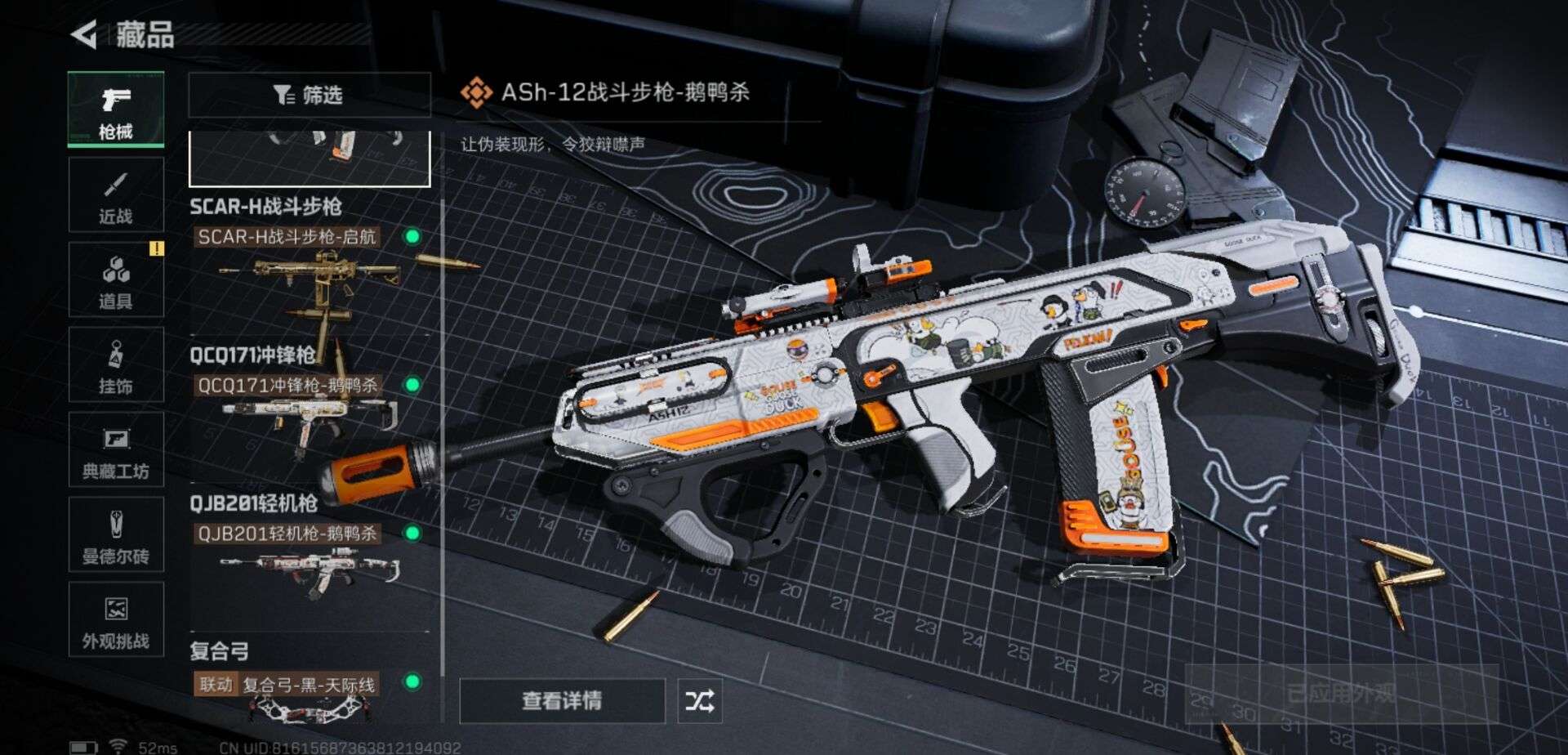Viewport: 1568px width, 755px height.
Task: Click the orange rarity diamond beside ASh-12 title
Action: coord(475,92)
